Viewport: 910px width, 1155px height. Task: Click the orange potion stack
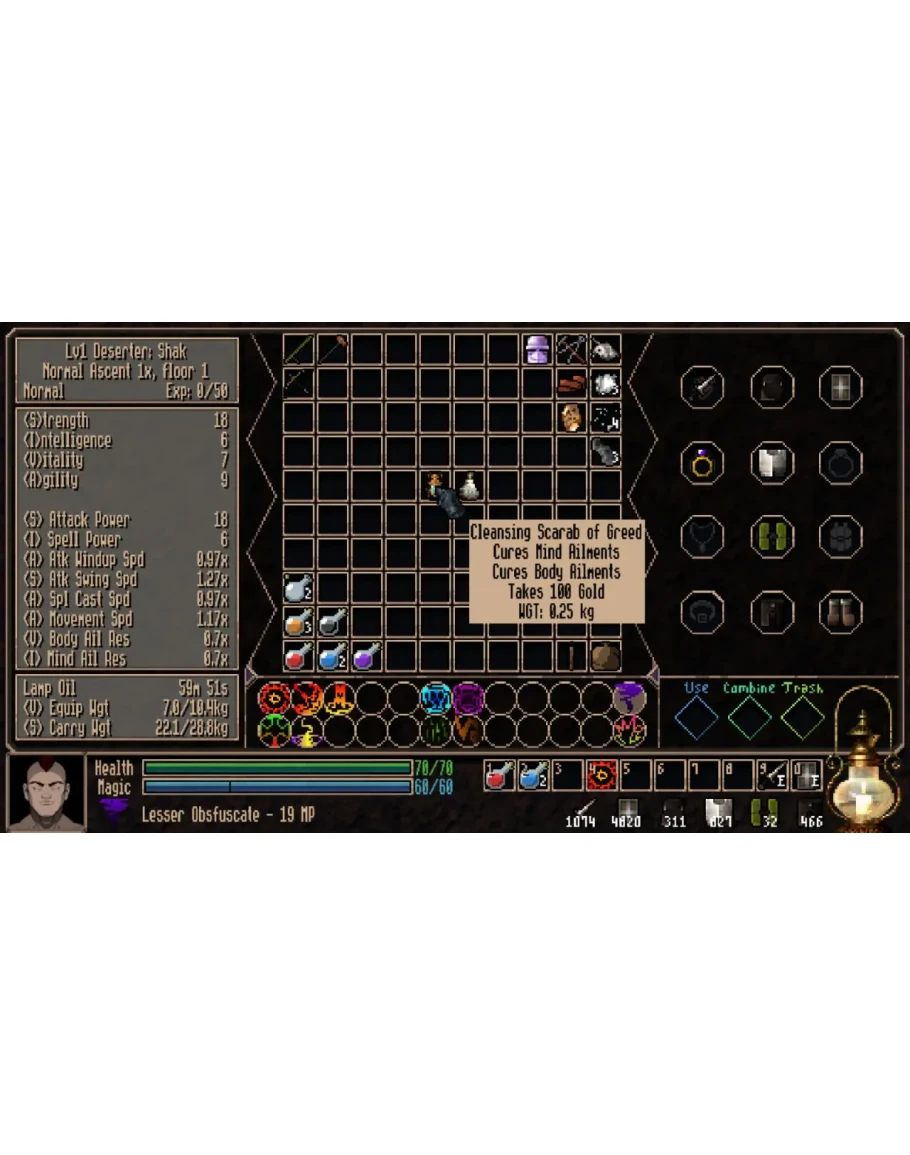point(298,622)
